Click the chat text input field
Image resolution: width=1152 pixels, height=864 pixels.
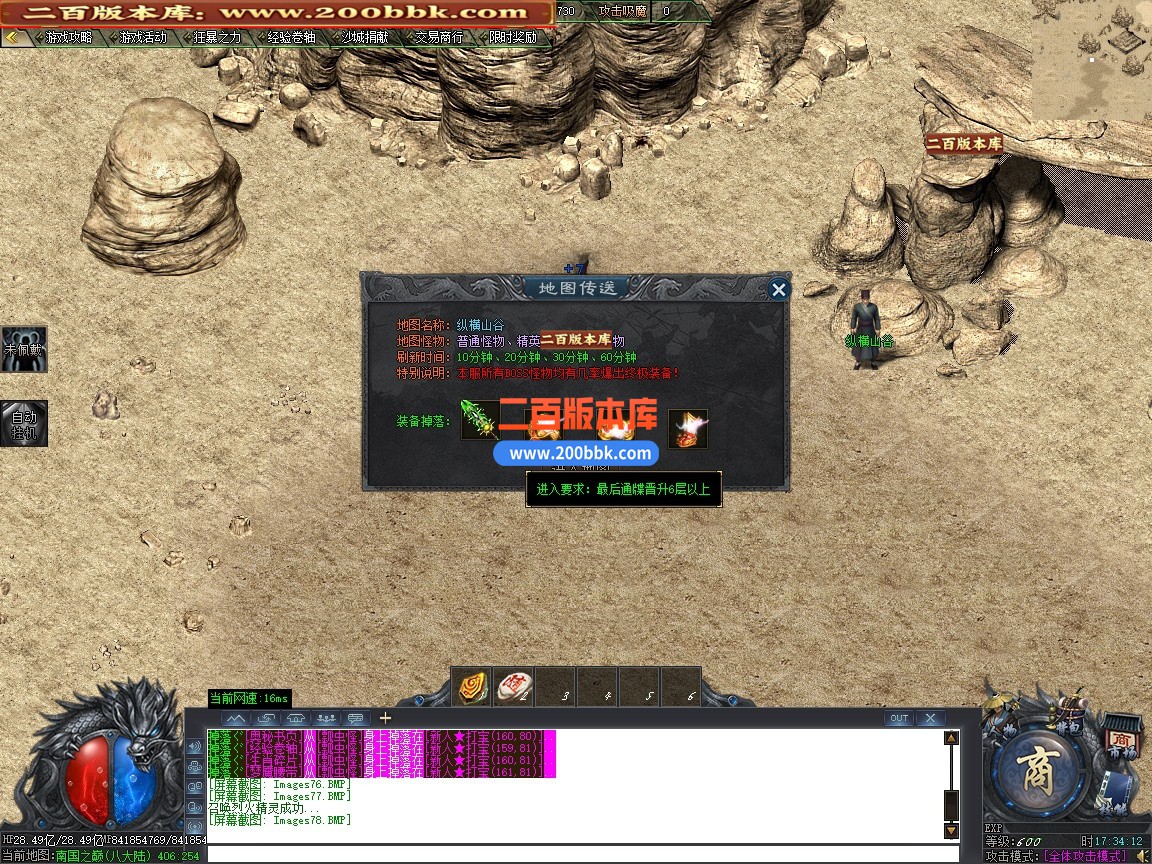580,855
